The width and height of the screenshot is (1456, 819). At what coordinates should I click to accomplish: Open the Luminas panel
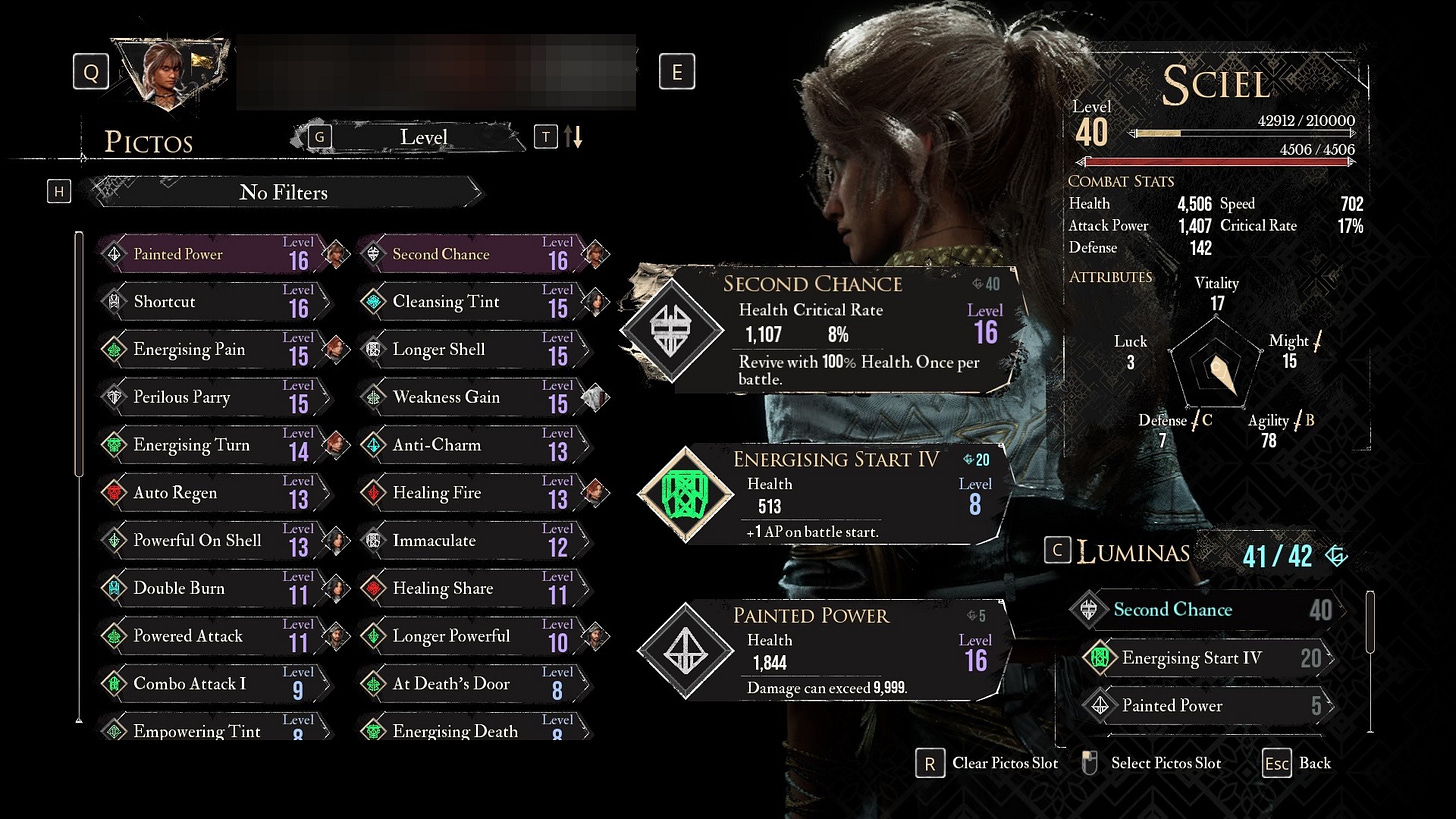pyautogui.click(x=1133, y=552)
